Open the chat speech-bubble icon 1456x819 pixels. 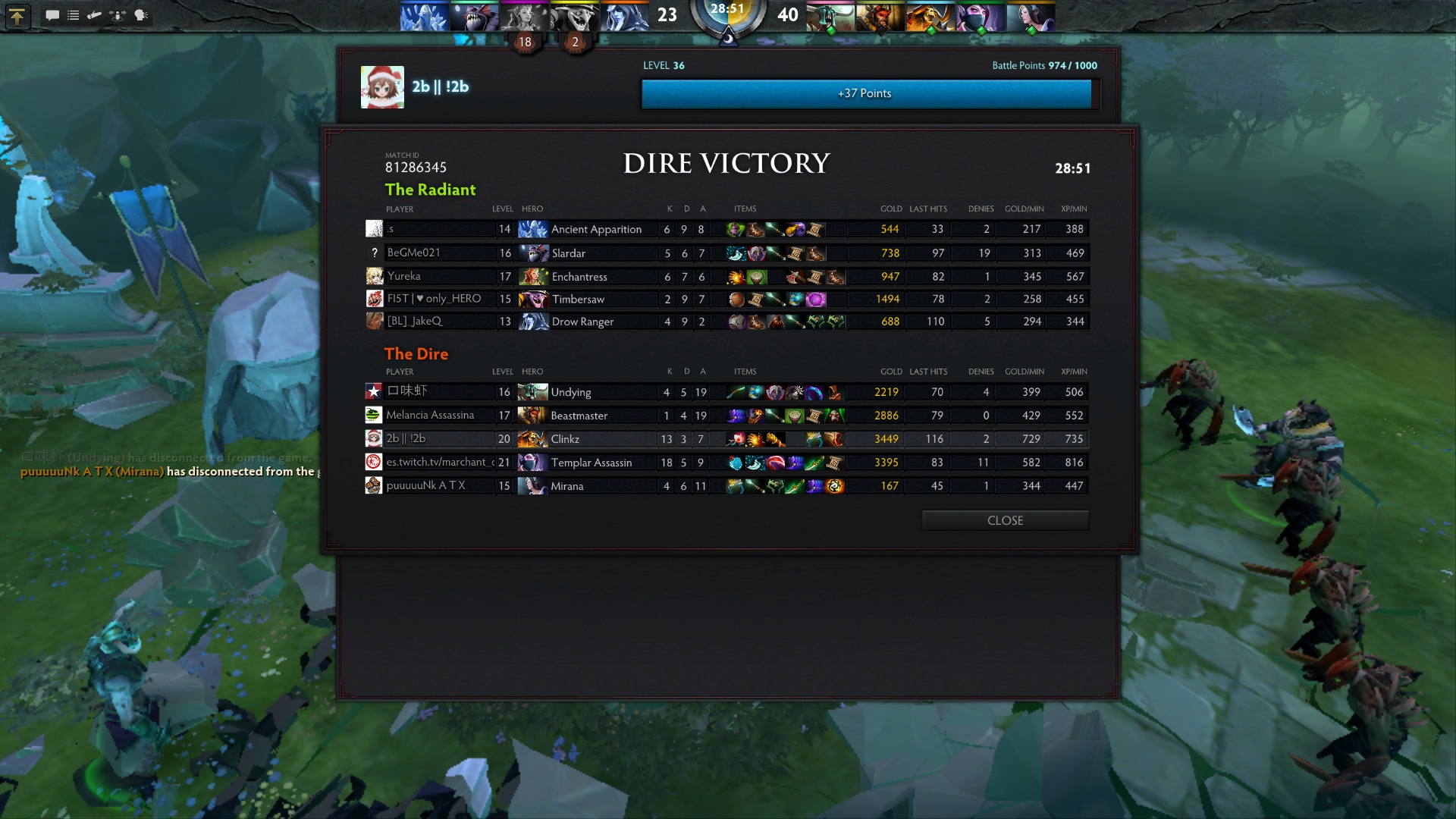(x=52, y=15)
